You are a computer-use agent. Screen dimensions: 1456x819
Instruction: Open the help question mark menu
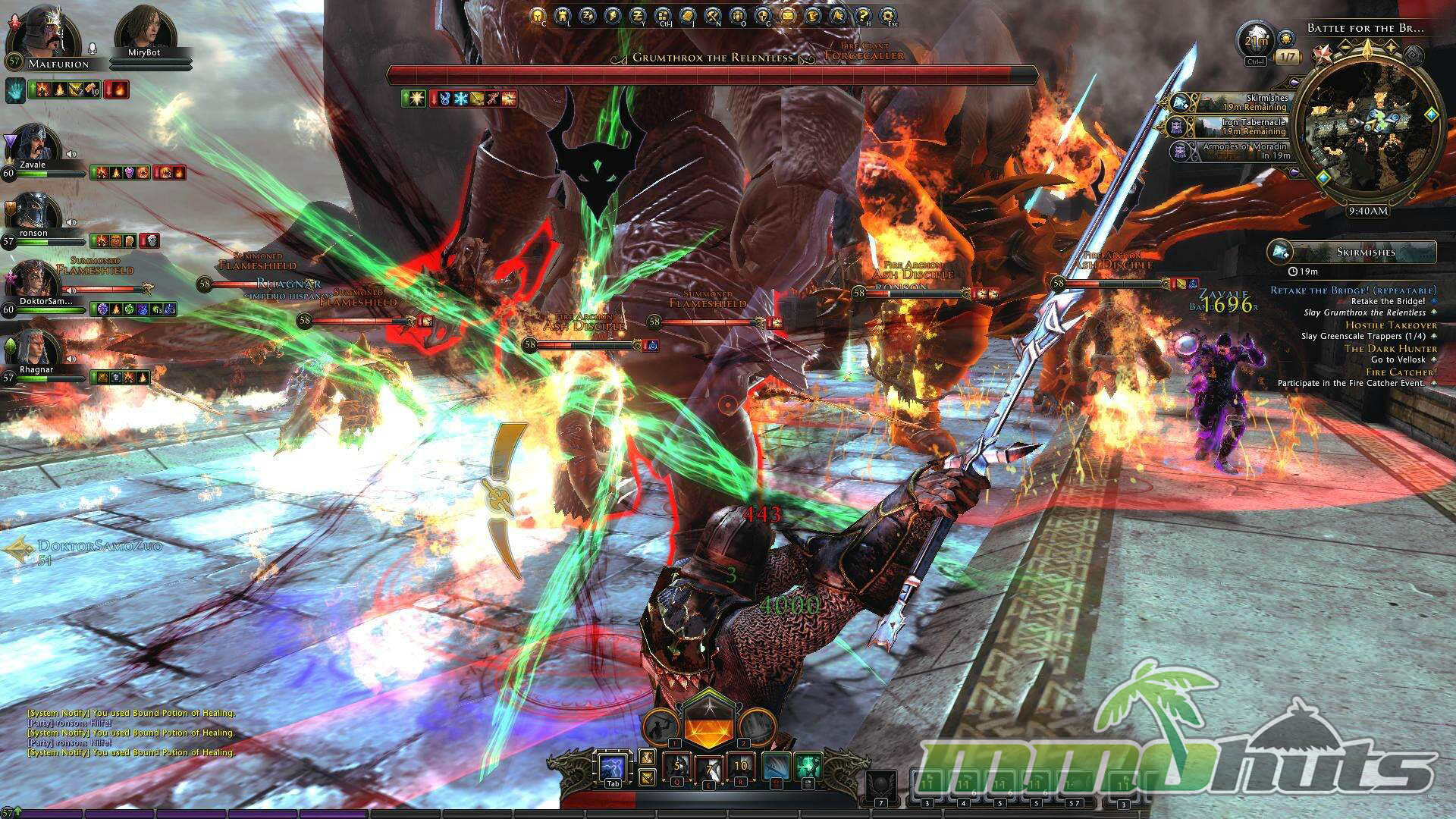pos(862,16)
